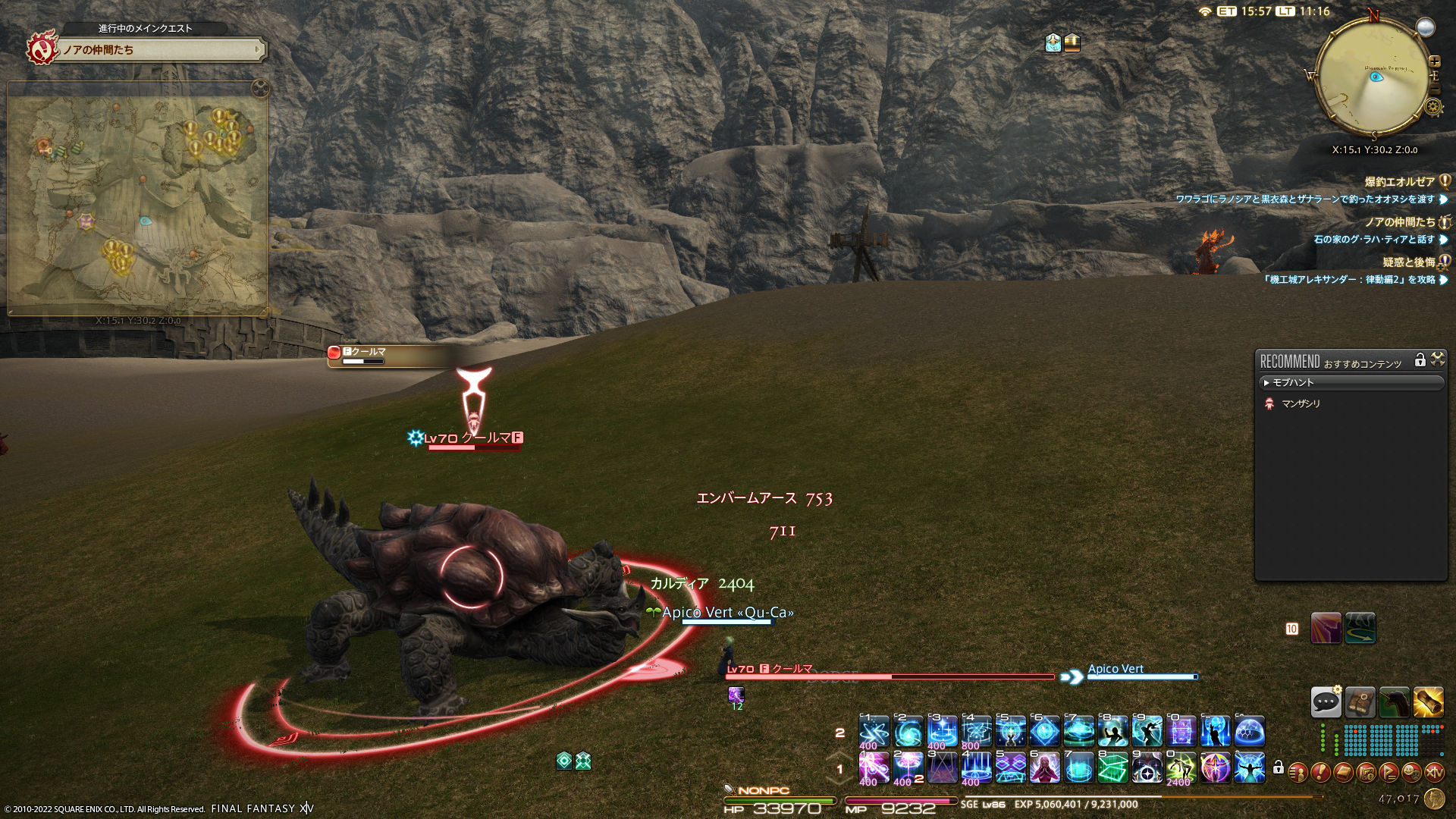Activate the pink praying woman ability
Viewport: 1456px width, 819px height.
(x=1044, y=768)
